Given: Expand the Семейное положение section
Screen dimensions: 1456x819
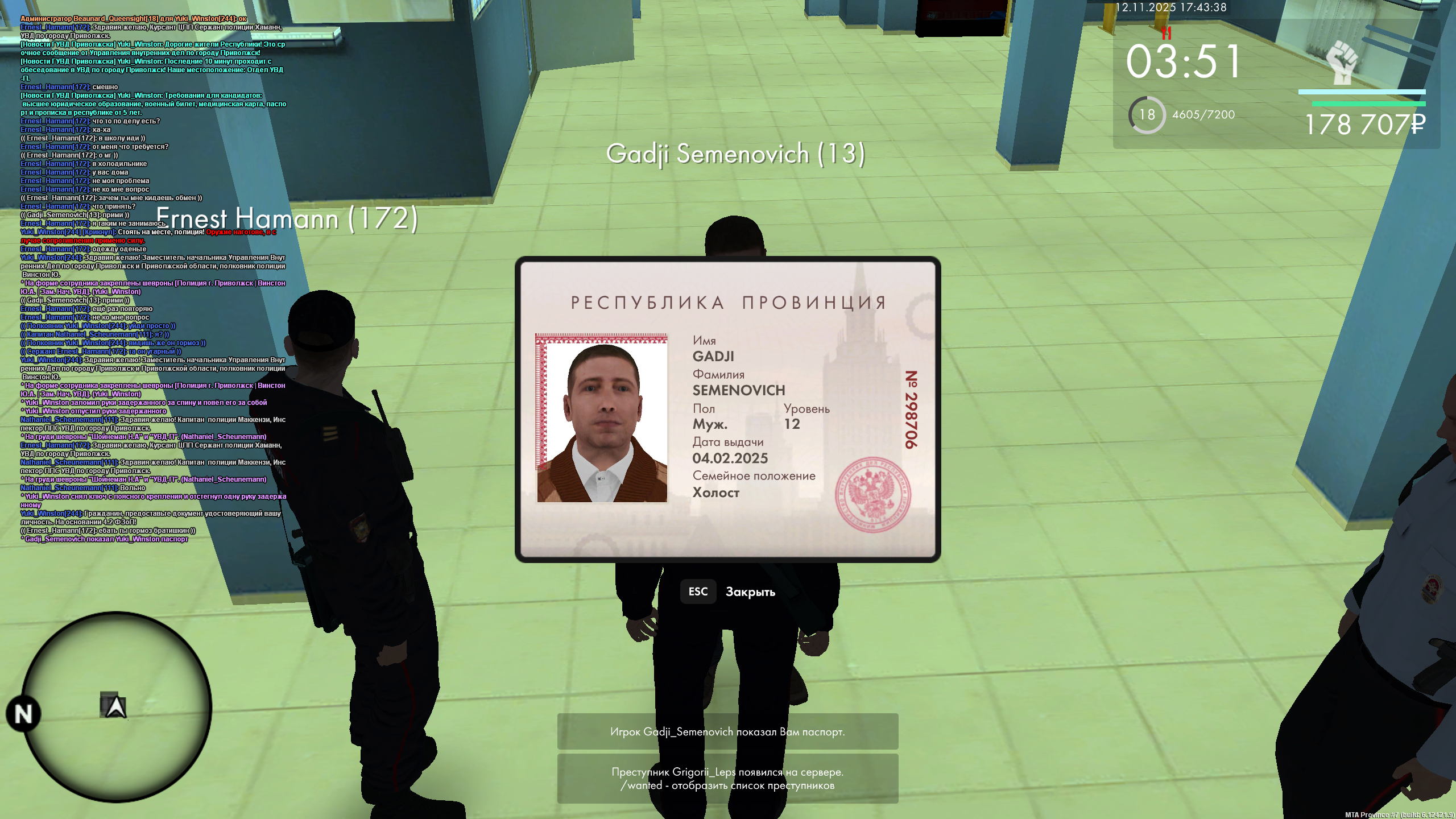Looking at the screenshot, I should (x=754, y=475).
